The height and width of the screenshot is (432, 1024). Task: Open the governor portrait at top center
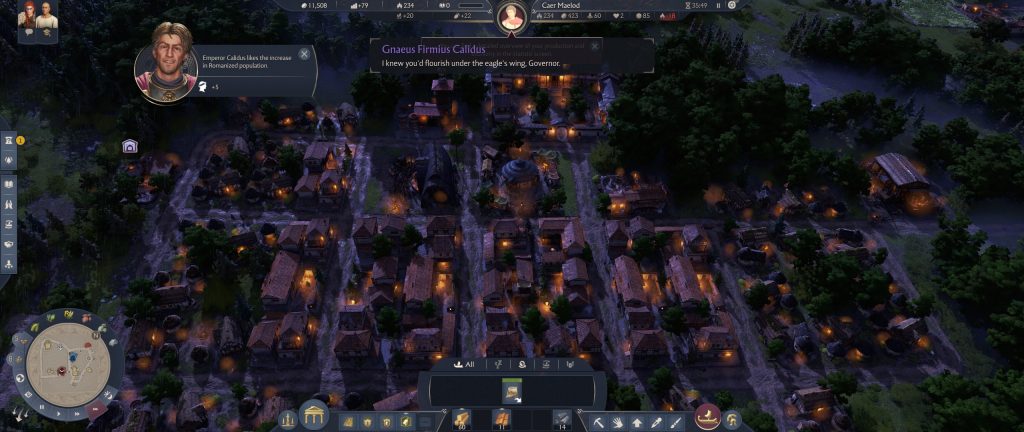coord(512,15)
